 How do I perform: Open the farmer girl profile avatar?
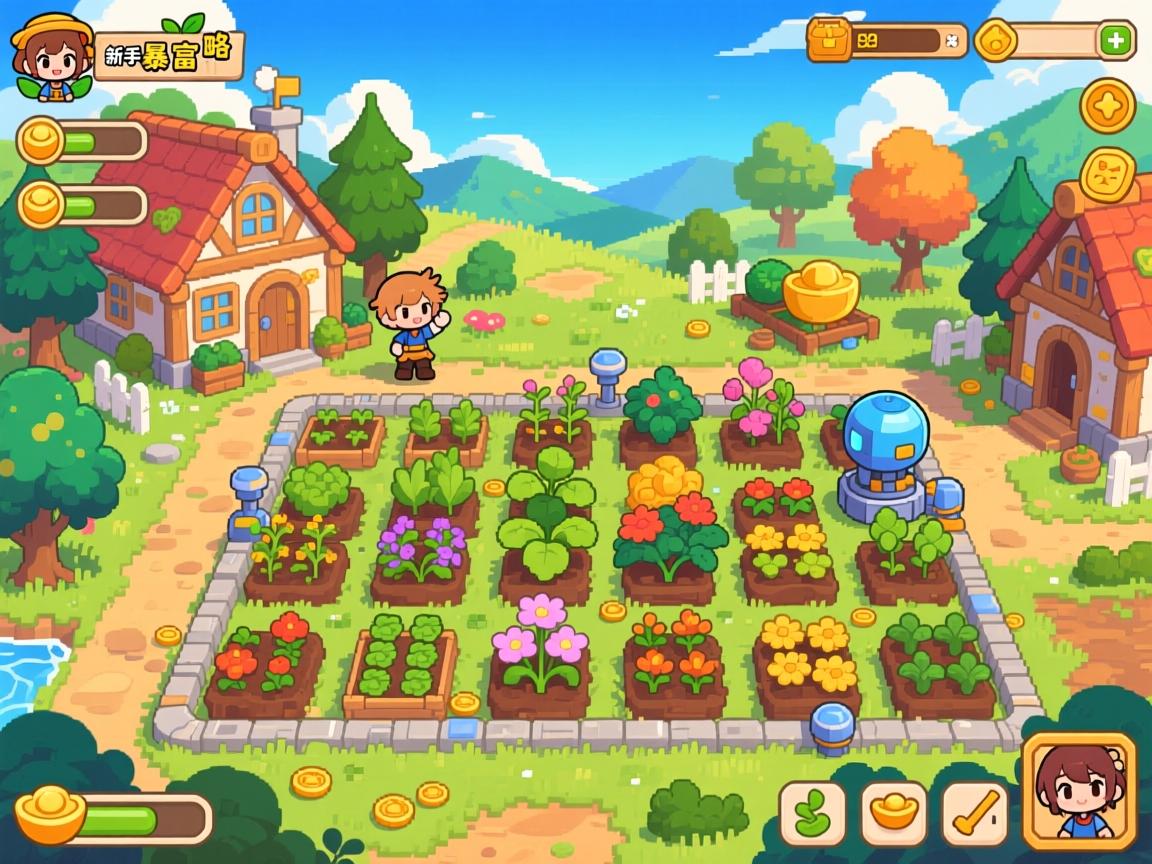[50, 55]
